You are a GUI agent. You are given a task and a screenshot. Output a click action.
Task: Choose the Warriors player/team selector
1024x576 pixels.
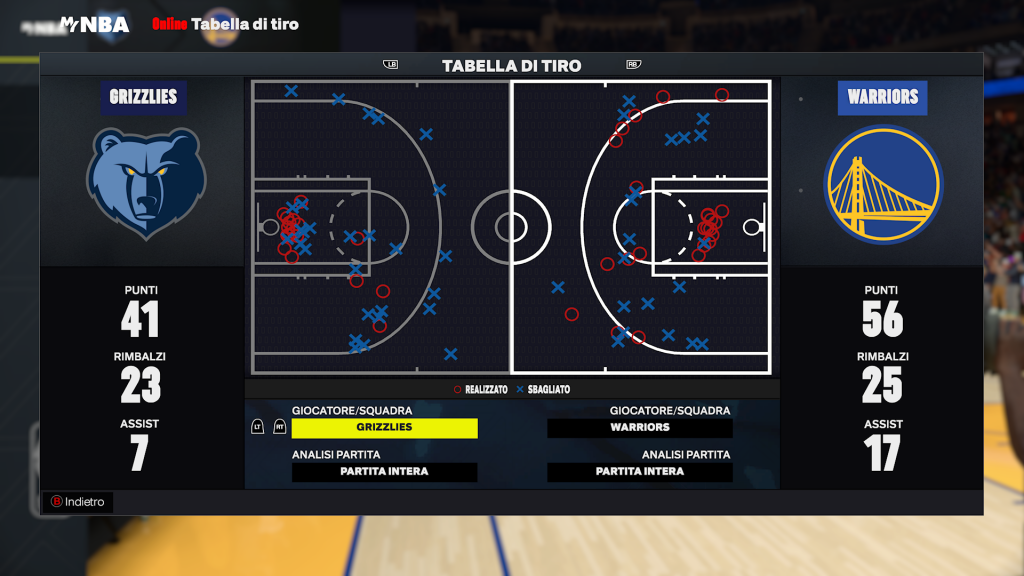click(x=640, y=427)
